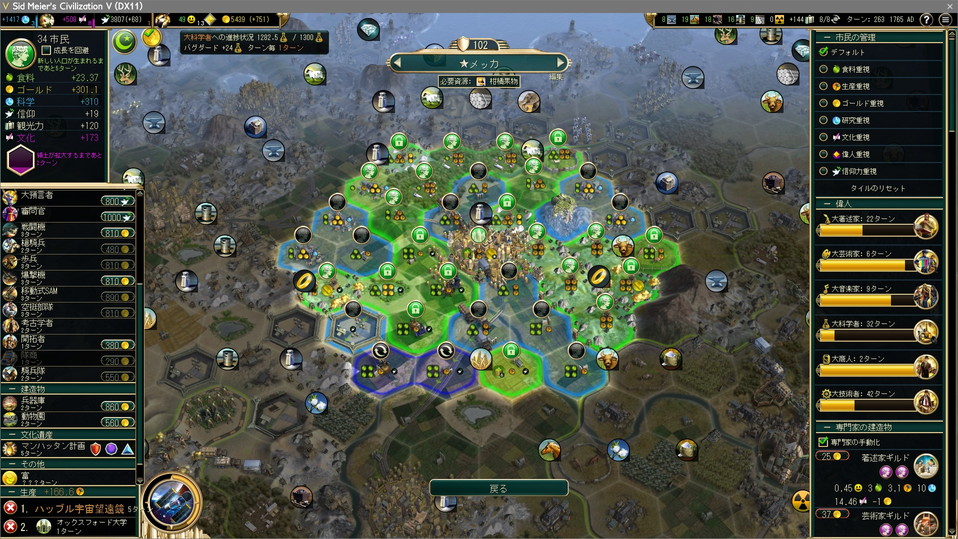The width and height of the screenshot is (958, 539).
Task: Purchase 兵器庫 arsenal for 860 gold
Action: point(117,407)
